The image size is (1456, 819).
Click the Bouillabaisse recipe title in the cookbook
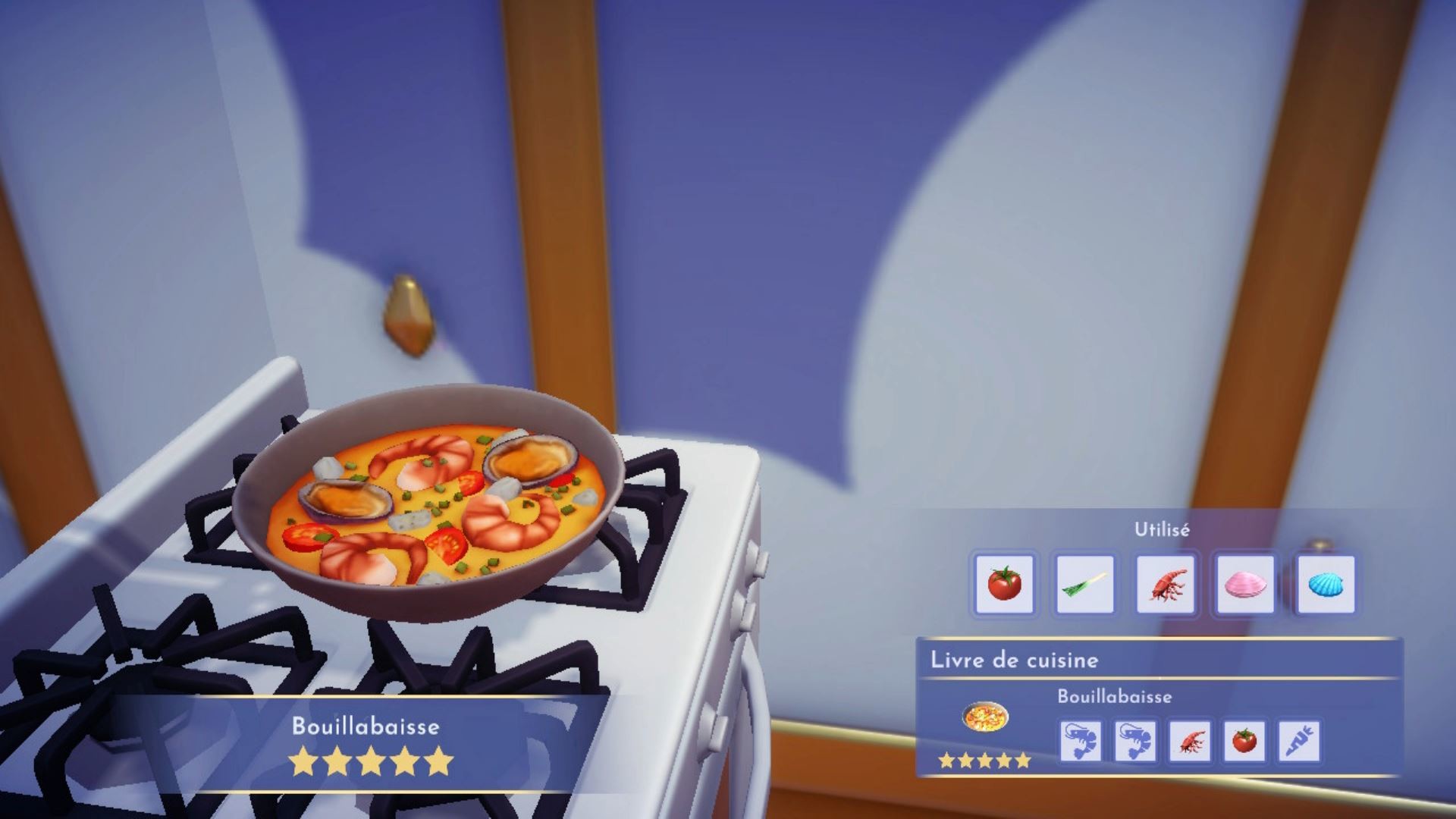pos(1116,696)
